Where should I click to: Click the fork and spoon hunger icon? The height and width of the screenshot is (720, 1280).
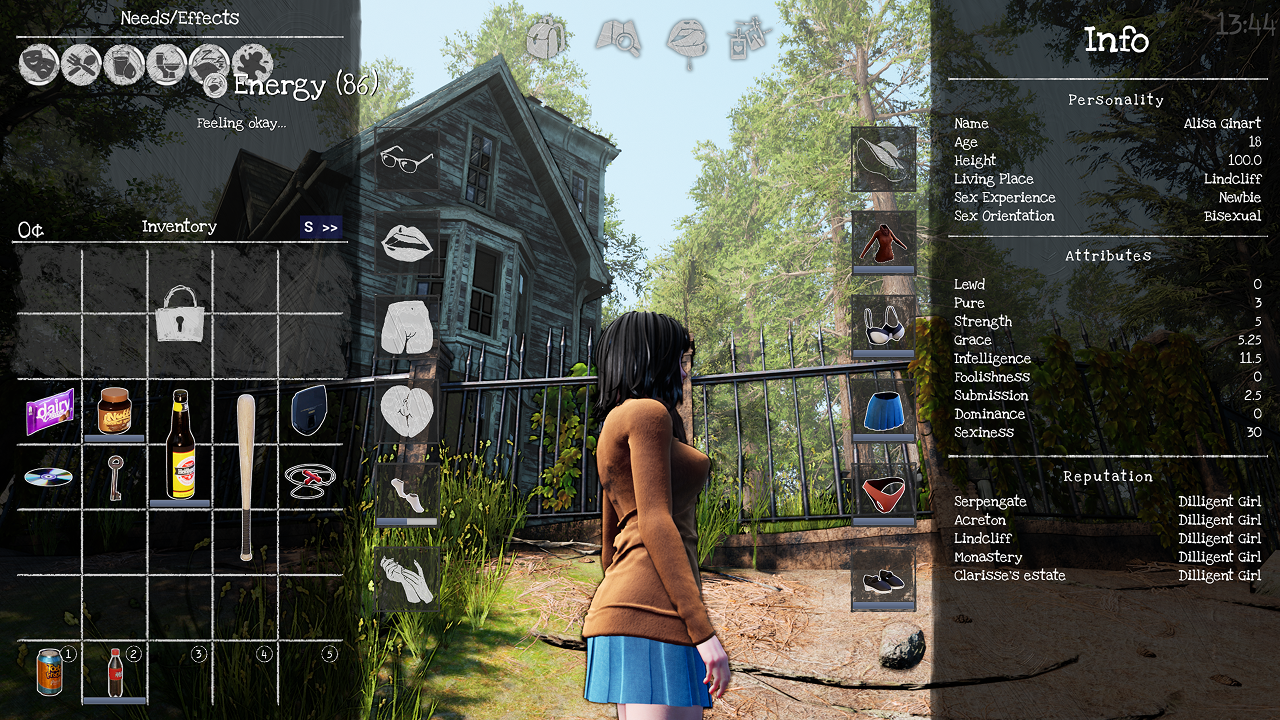click(x=81, y=65)
